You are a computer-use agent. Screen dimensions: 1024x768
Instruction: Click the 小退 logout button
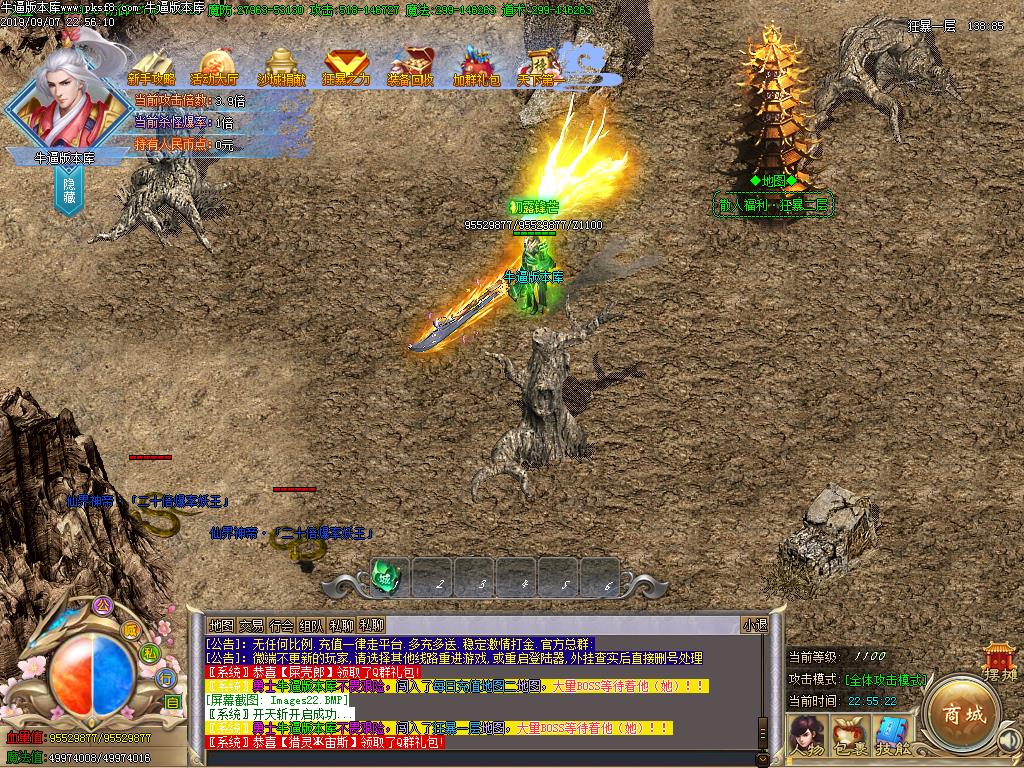755,625
